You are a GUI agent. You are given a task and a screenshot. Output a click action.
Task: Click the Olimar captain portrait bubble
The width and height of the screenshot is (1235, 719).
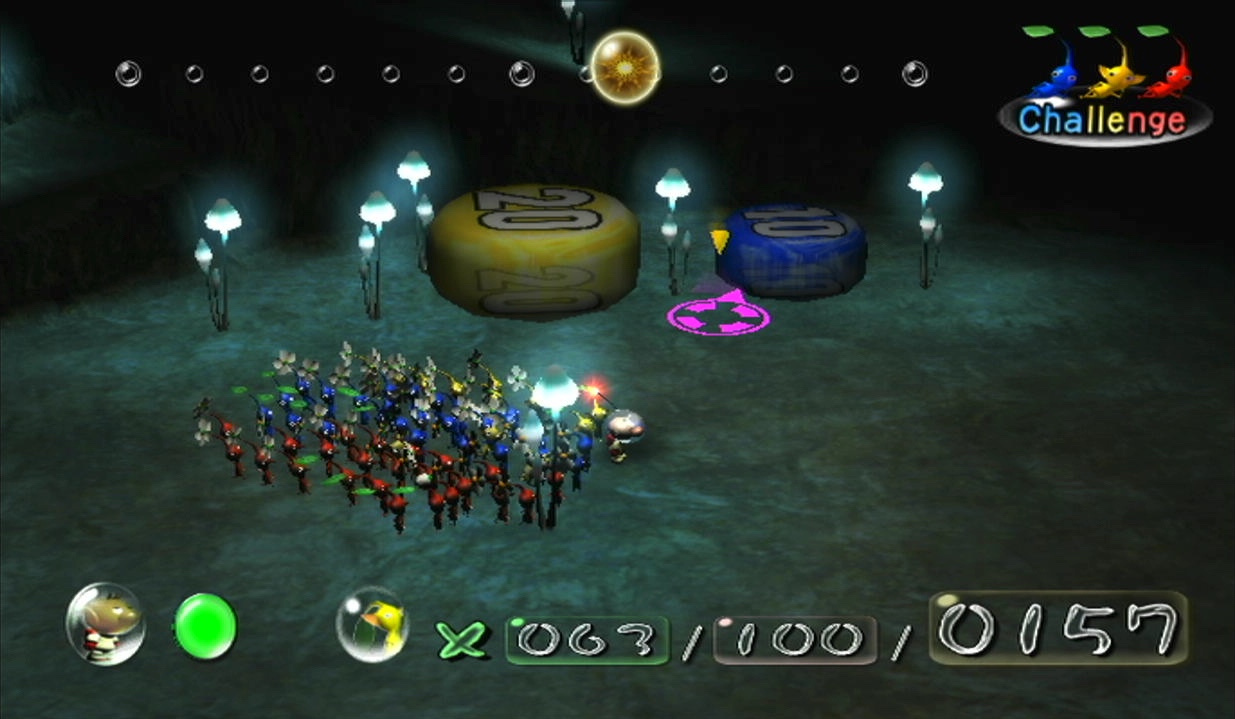(x=105, y=624)
